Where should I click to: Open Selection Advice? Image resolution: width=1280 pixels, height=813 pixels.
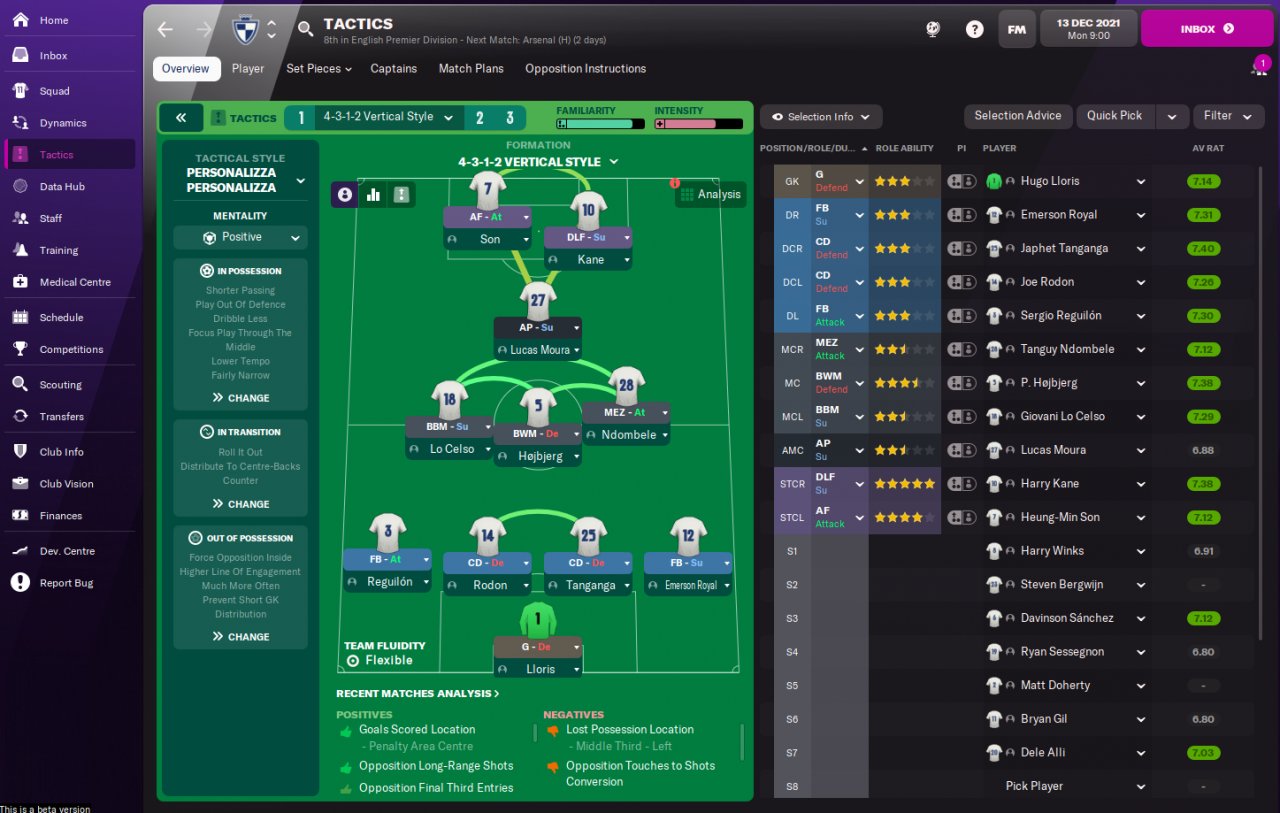(1017, 116)
